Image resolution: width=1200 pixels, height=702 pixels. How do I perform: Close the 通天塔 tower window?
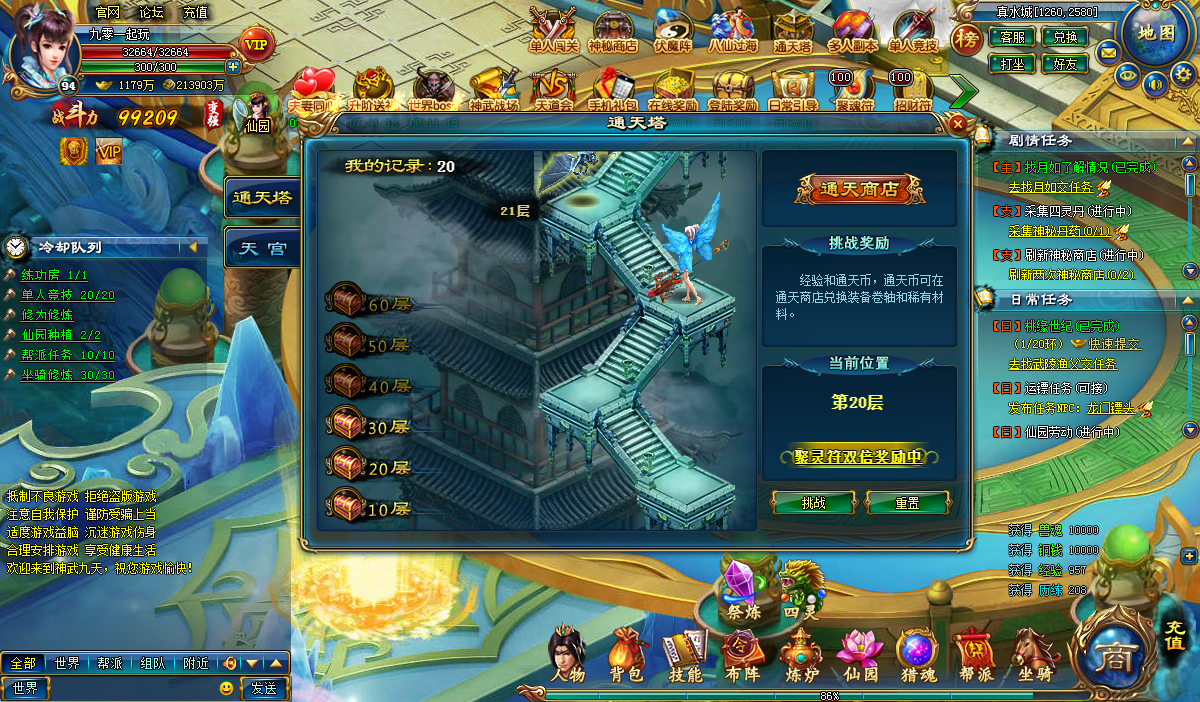[x=958, y=124]
